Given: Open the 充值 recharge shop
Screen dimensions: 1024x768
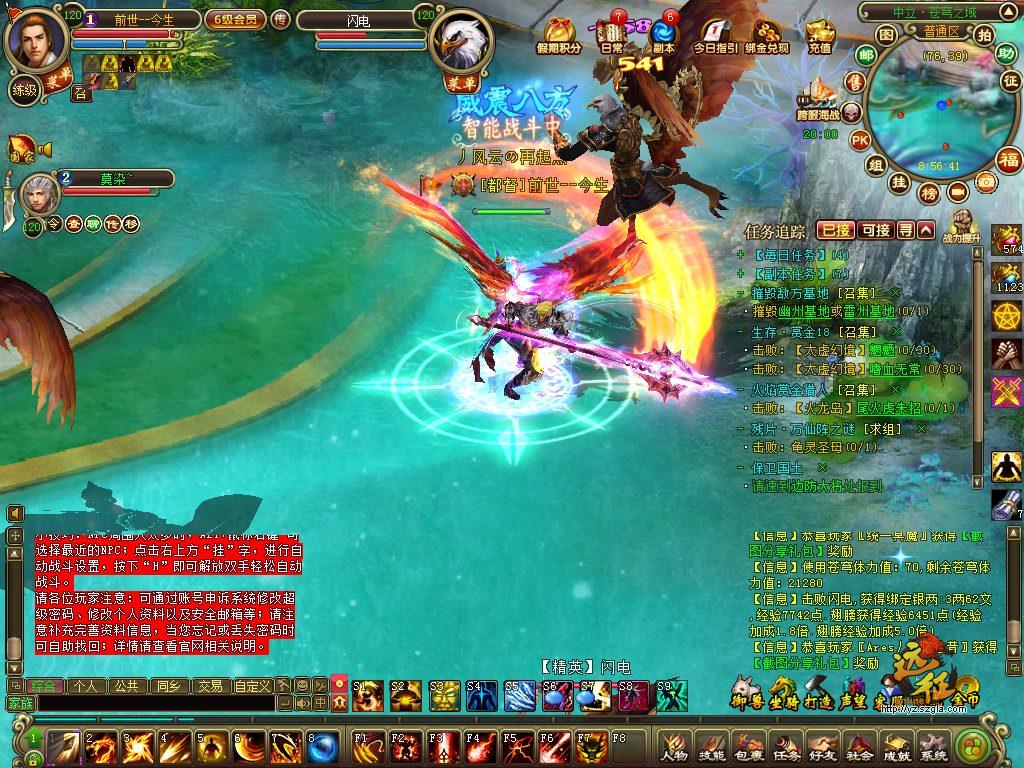Looking at the screenshot, I should [x=819, y=36].
